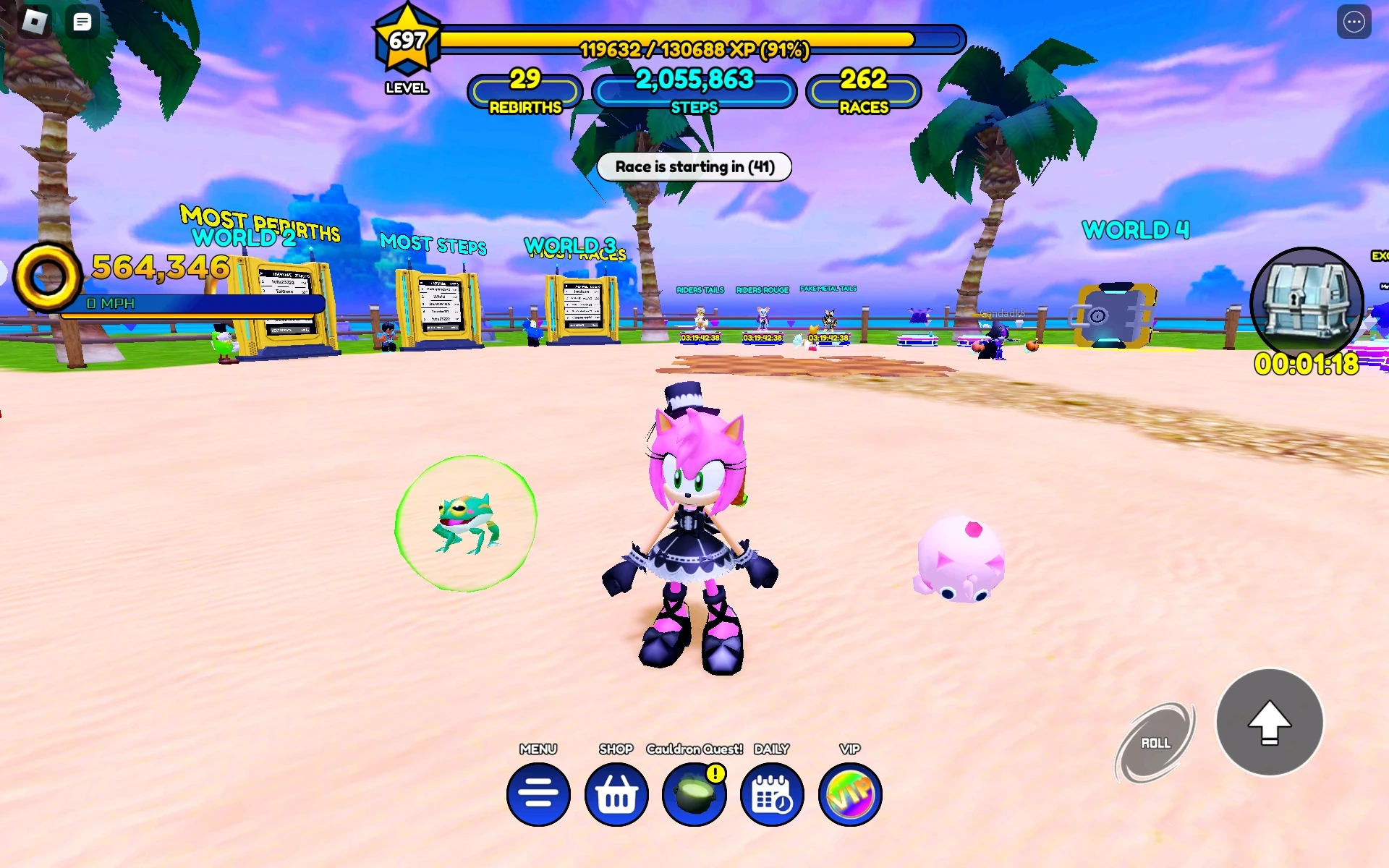
Task: Open the Cauldron Quest menu
Action: pyautogui.click(x=693, y=793)
